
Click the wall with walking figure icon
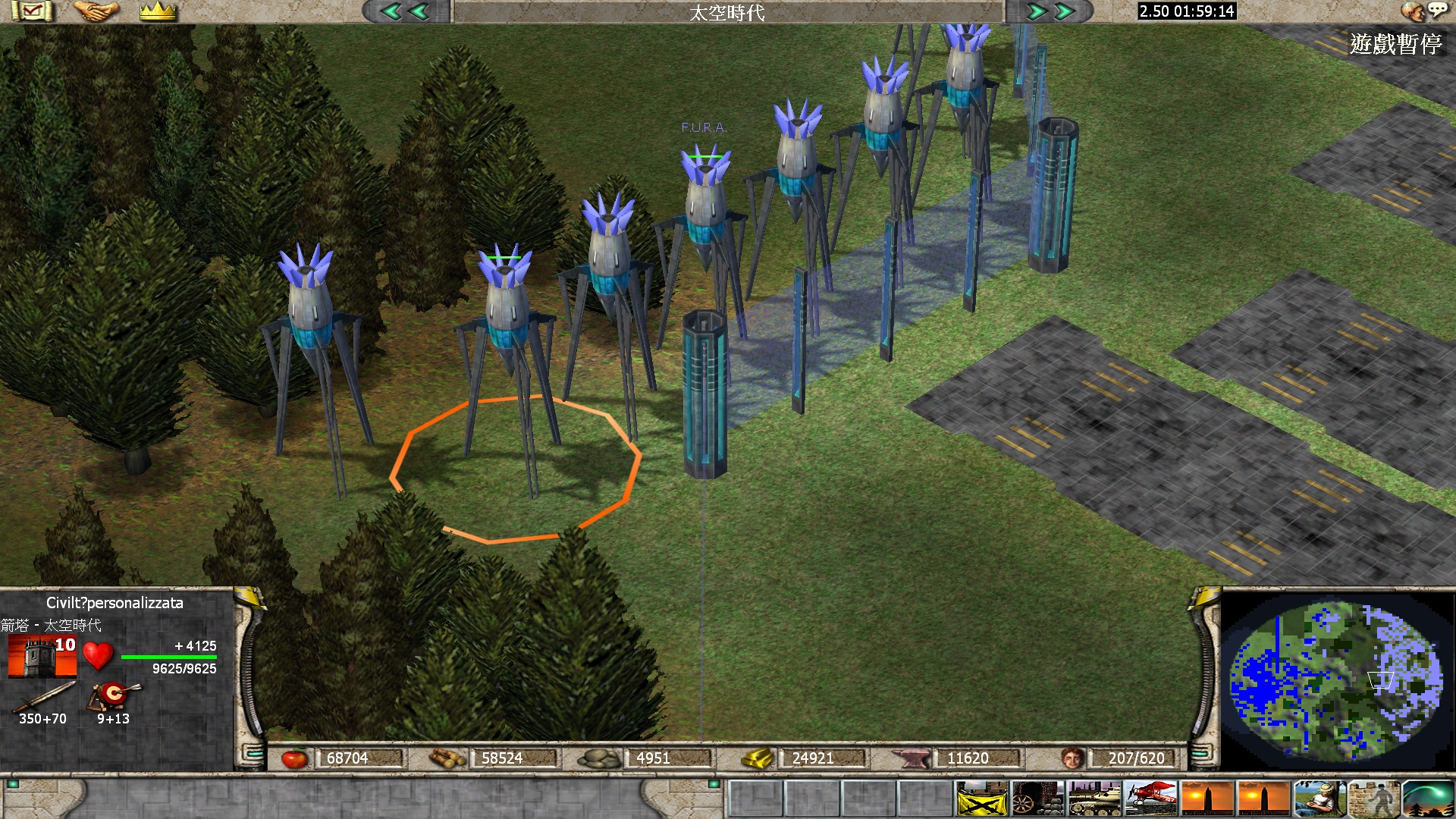click(1374, 799)
